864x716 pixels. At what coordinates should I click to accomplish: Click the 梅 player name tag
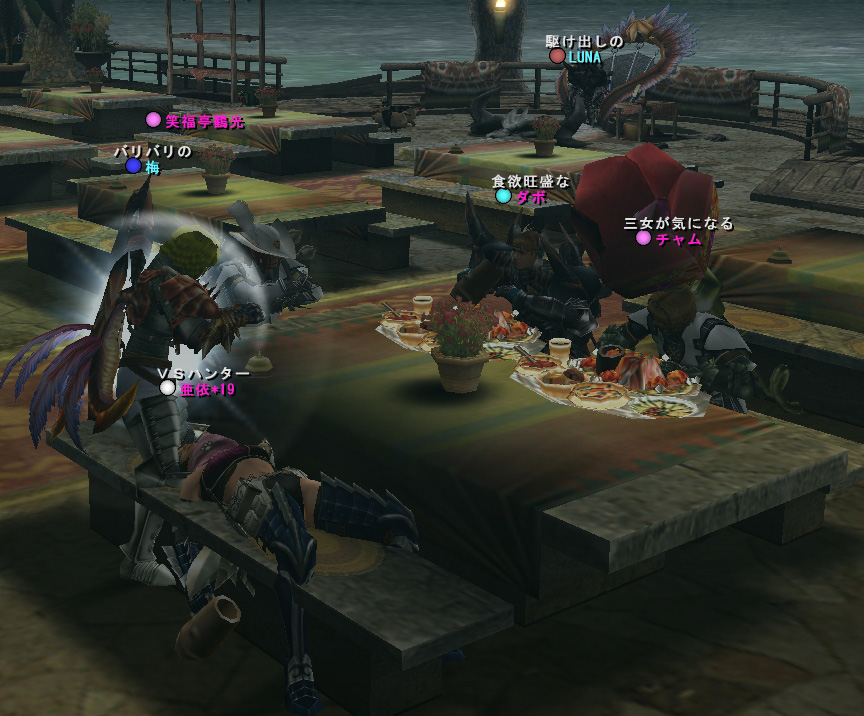(x=152, y=167)
